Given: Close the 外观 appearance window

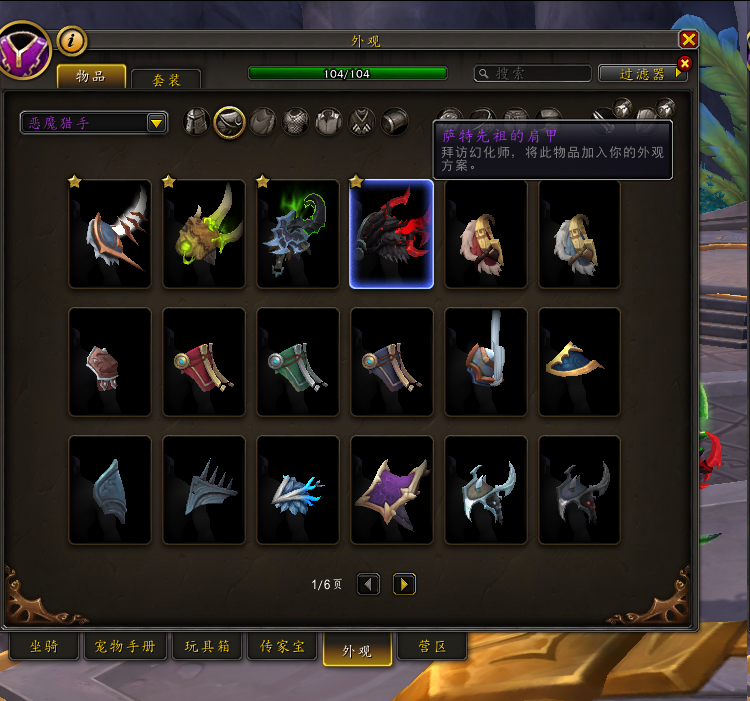Looking at the screenshot, I should point(688,39).
